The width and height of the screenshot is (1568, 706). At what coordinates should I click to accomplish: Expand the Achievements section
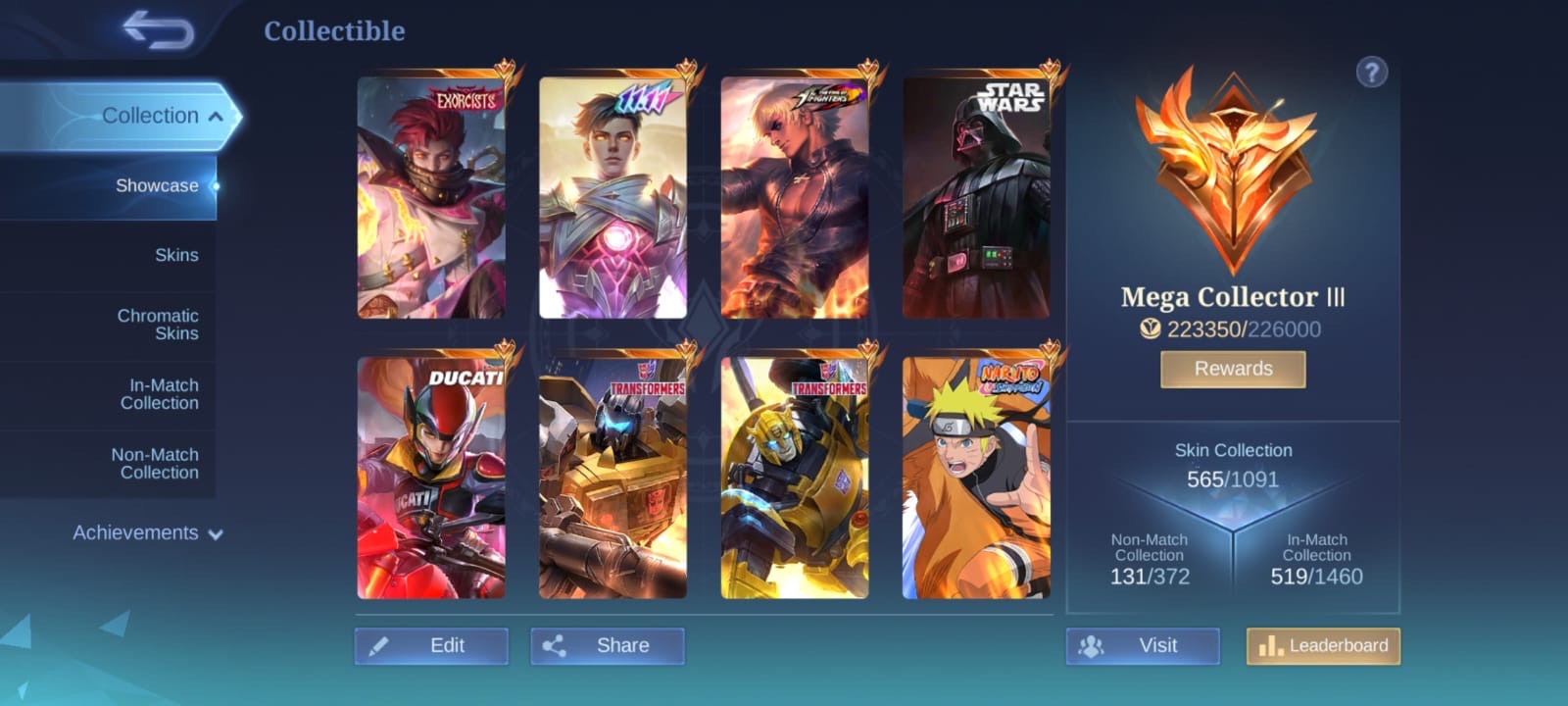[x=147, y=532]
